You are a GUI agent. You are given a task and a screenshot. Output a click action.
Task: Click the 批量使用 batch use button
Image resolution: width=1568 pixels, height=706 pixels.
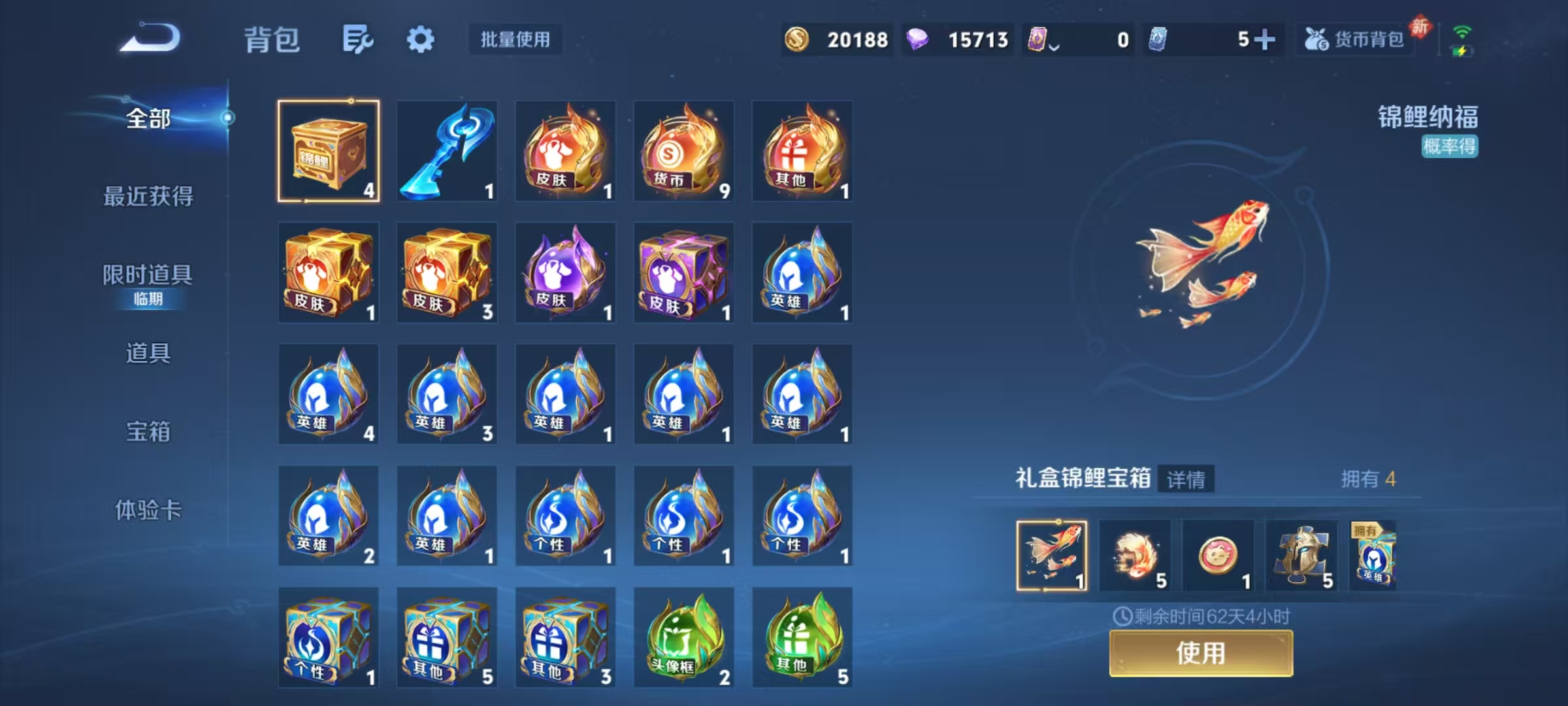coord(515,40)
